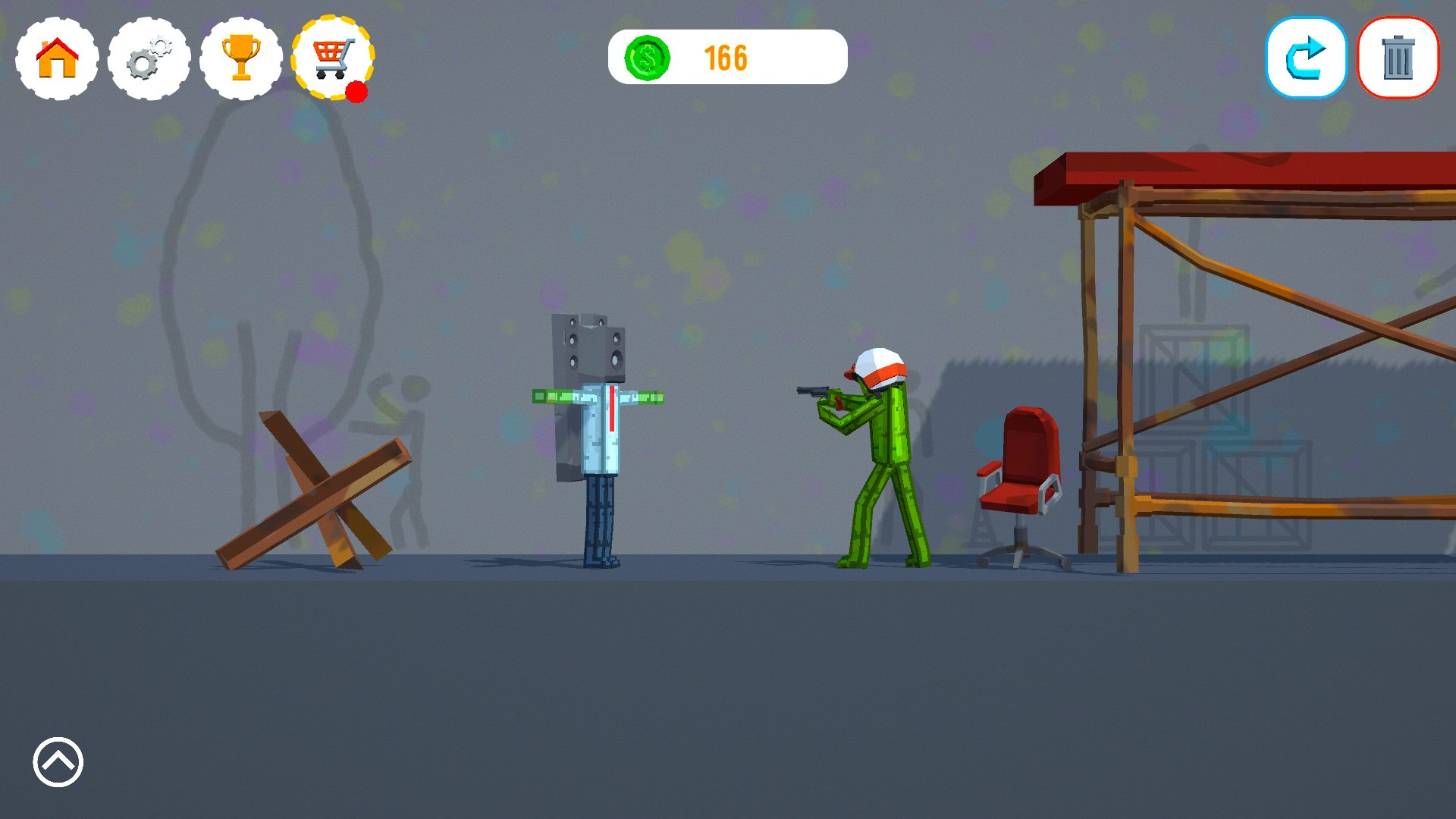Expand the bottom item panel arrow
Screen dimensions: 1456x819
coord(58,762)
